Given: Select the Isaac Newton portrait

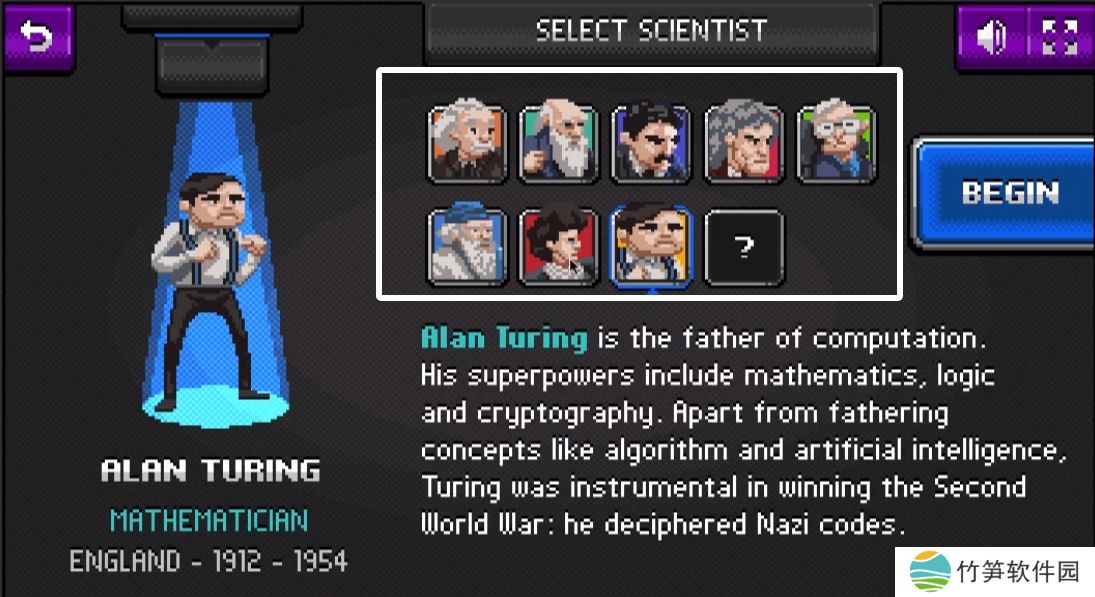Looking at the screenshot, I should pos(743,146).
